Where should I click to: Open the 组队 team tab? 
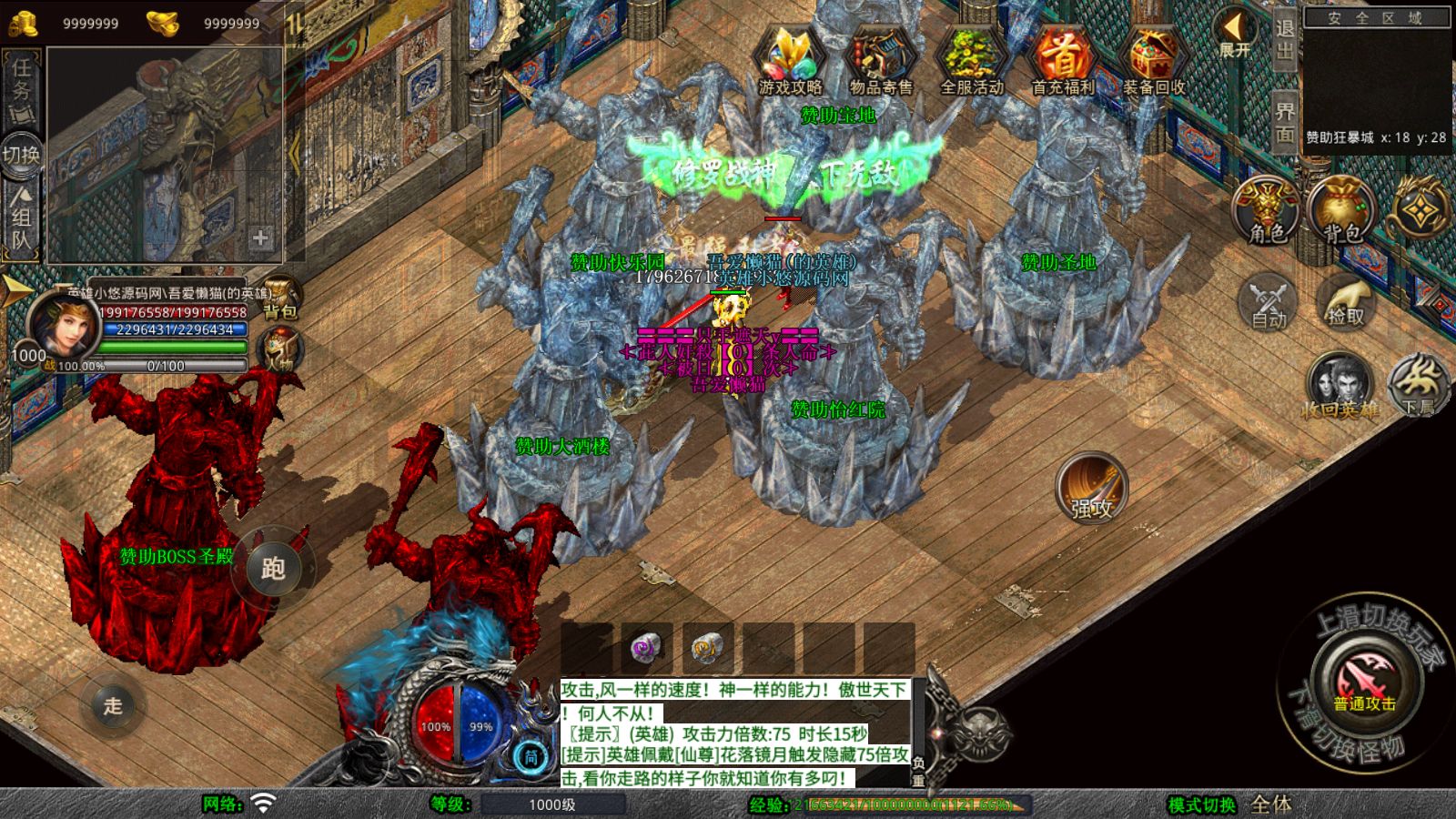click(x=21, y=218)
